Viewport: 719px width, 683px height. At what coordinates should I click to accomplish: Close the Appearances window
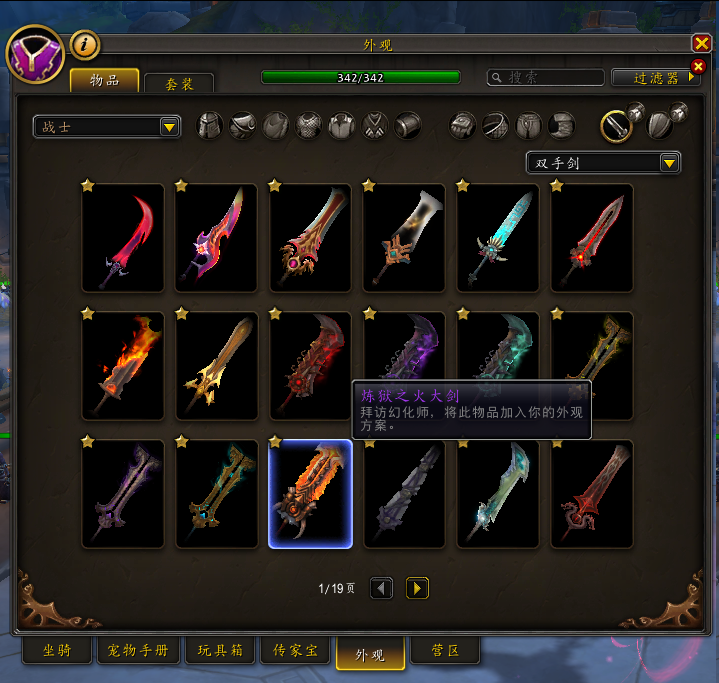click(x=701, y=44)
